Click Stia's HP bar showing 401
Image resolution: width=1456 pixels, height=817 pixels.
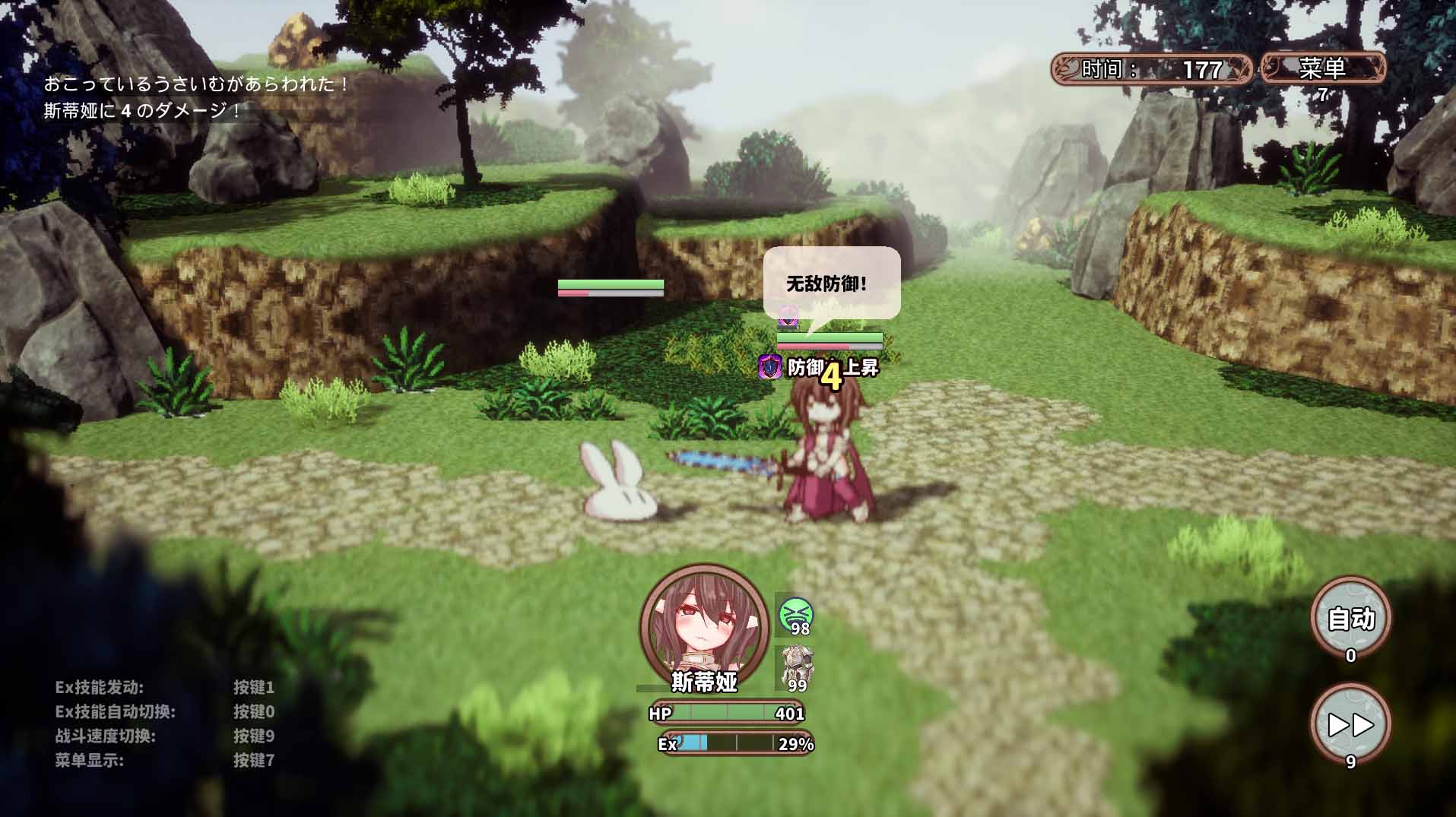pos(726,714)
